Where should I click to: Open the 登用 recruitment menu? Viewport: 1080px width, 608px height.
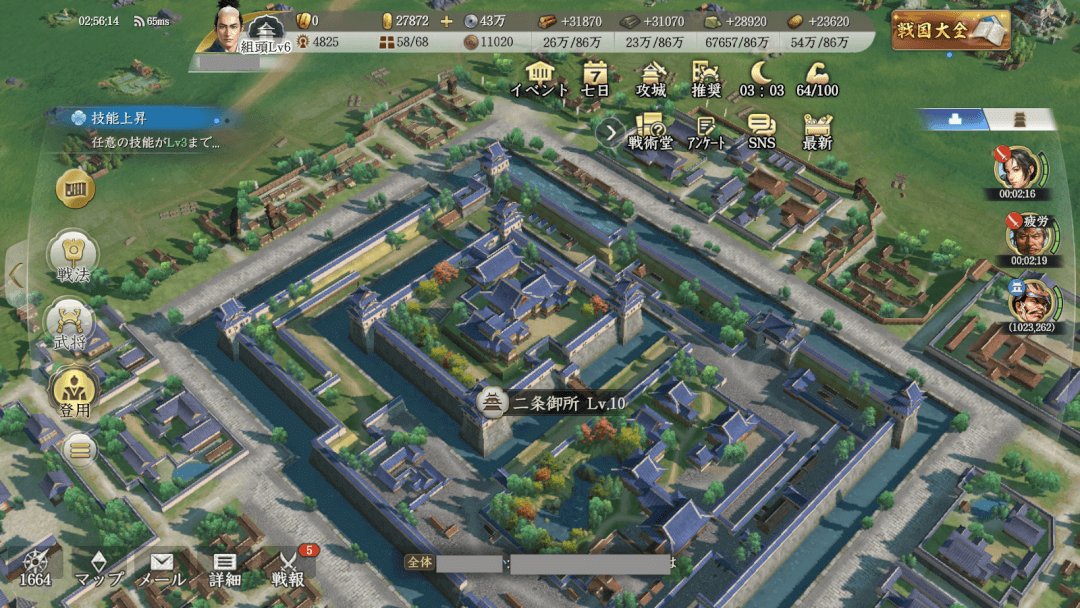pos(73,392)
